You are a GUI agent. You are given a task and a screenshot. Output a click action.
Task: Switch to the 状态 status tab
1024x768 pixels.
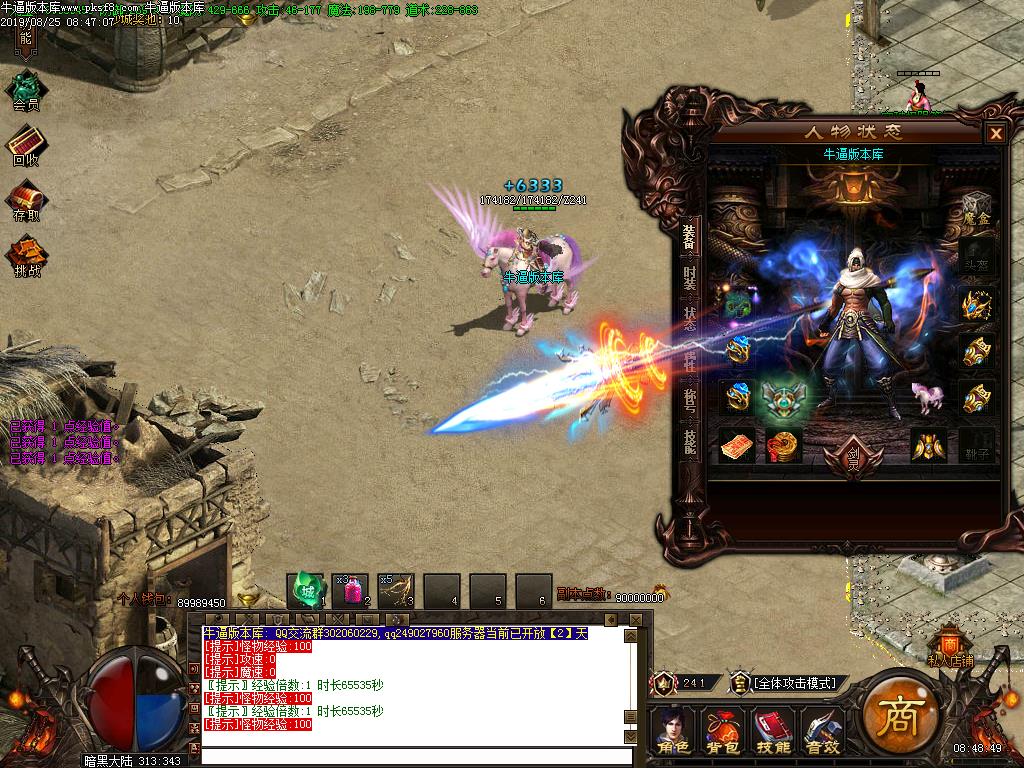coord(689,318)
